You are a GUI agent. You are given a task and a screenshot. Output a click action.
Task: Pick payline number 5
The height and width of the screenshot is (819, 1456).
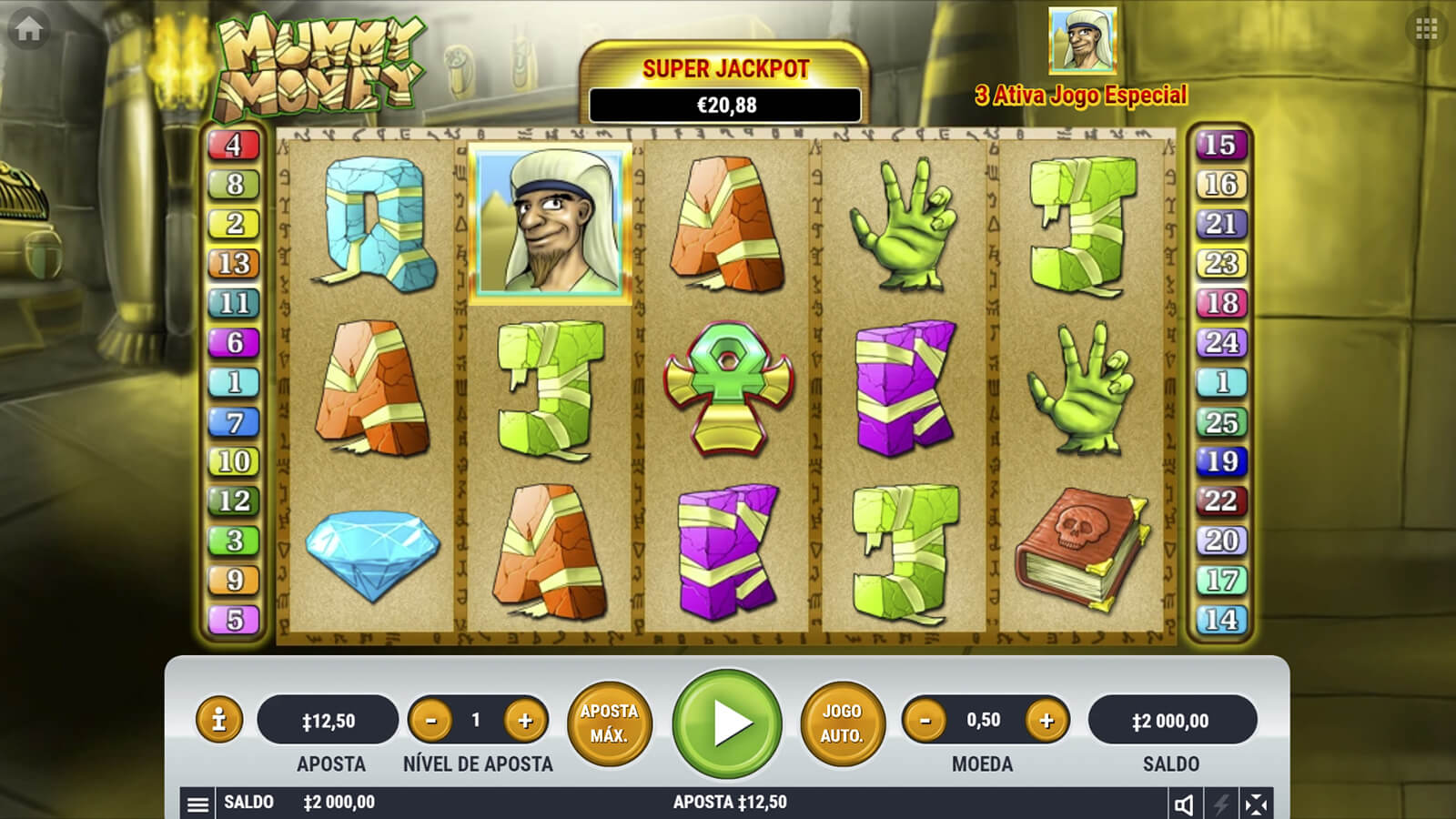234,620
